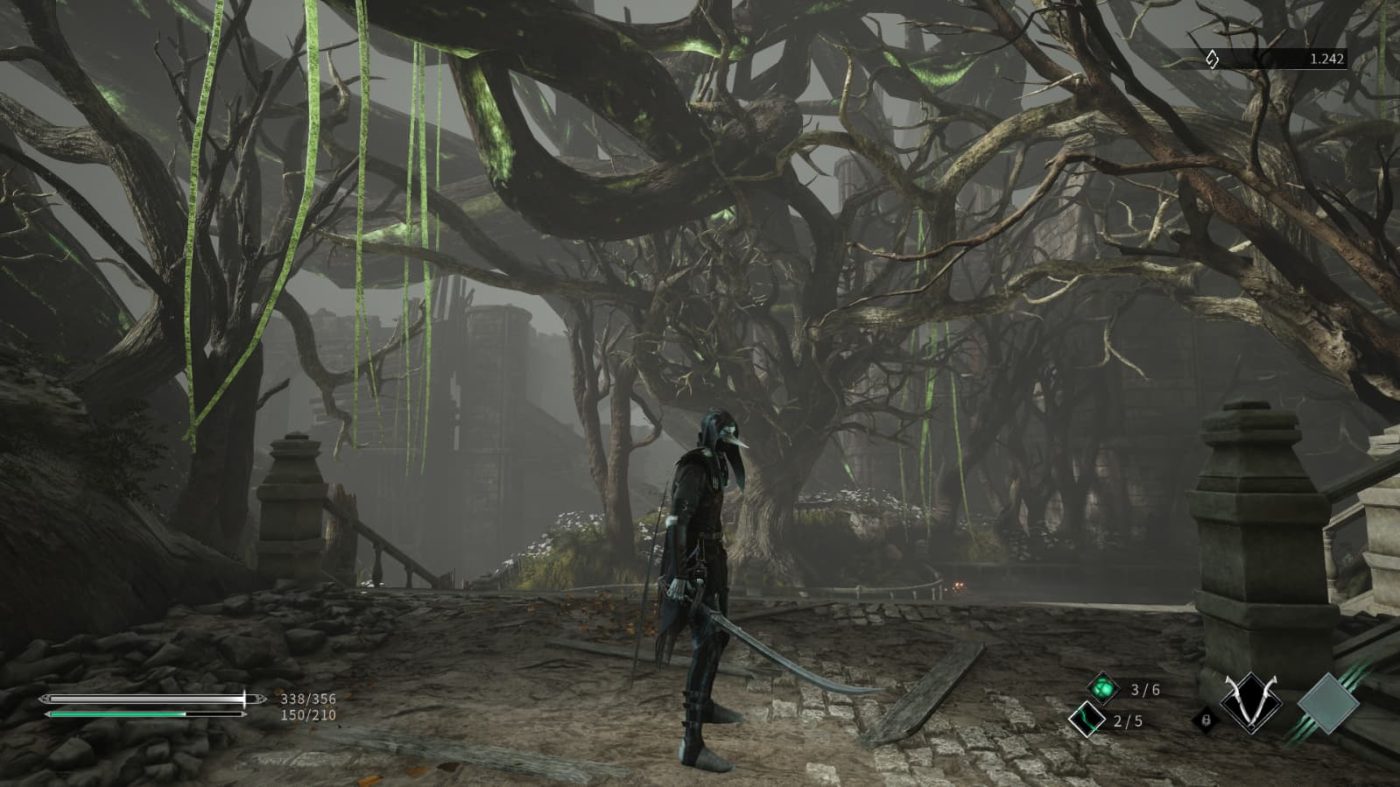Click the small locked slot icon
1400x787 pixels.
pyautogui.click(x=1207, y=718)
